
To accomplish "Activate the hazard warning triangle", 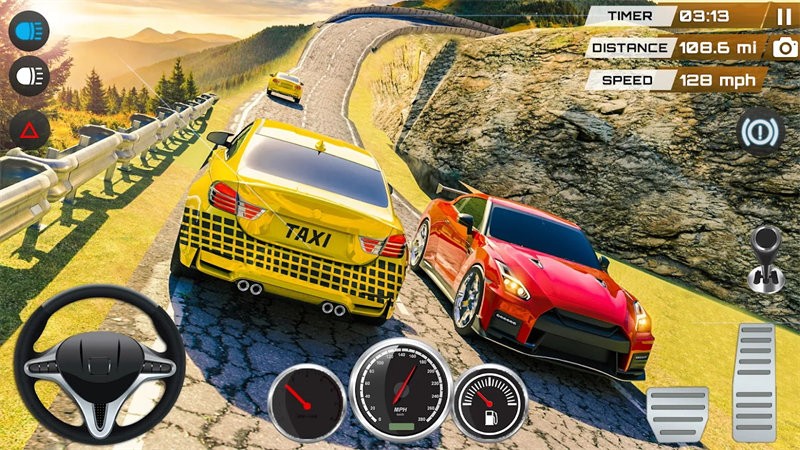I will pos(30,130).
